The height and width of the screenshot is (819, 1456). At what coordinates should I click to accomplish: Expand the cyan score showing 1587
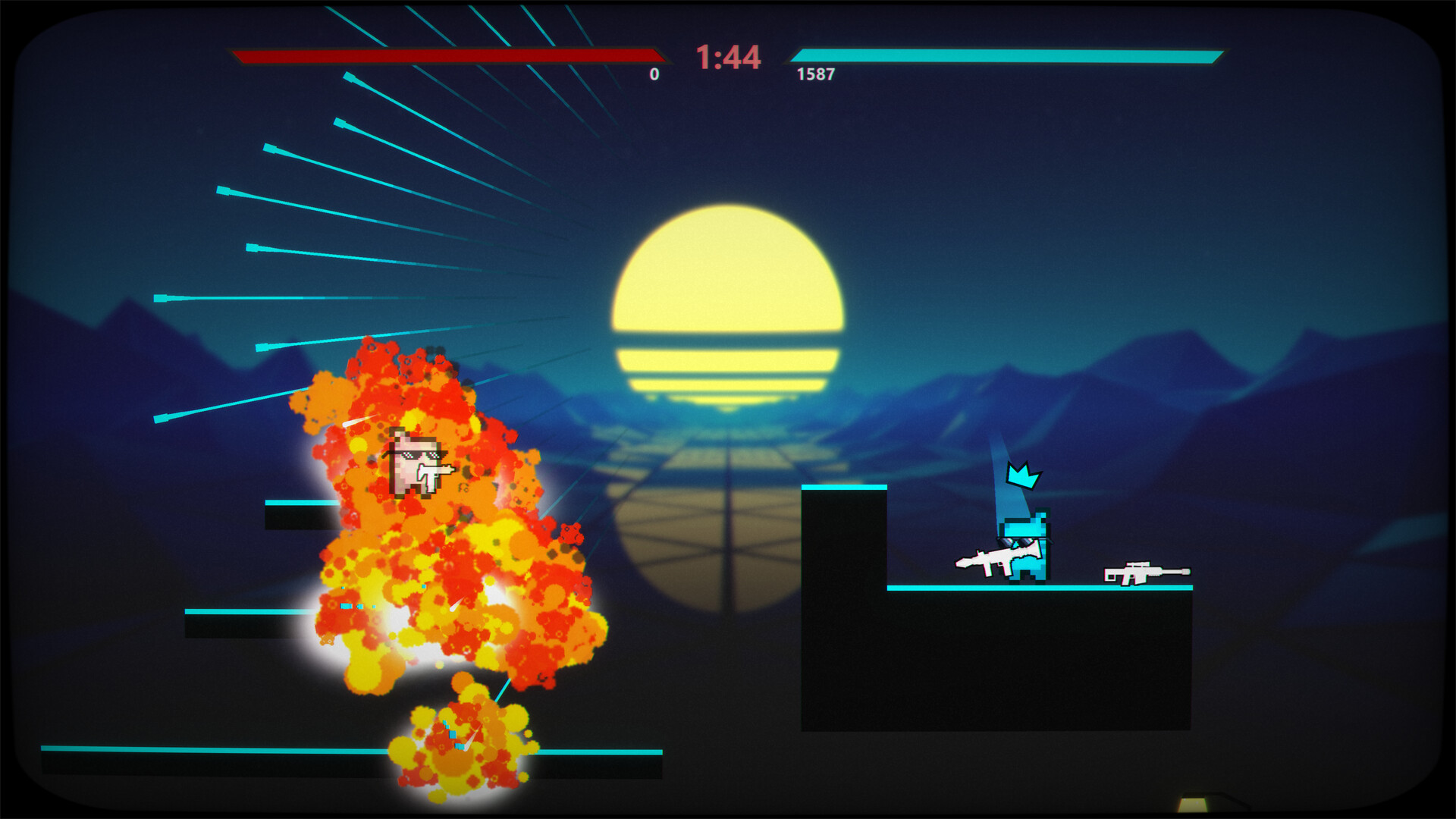tap(815, 74)
